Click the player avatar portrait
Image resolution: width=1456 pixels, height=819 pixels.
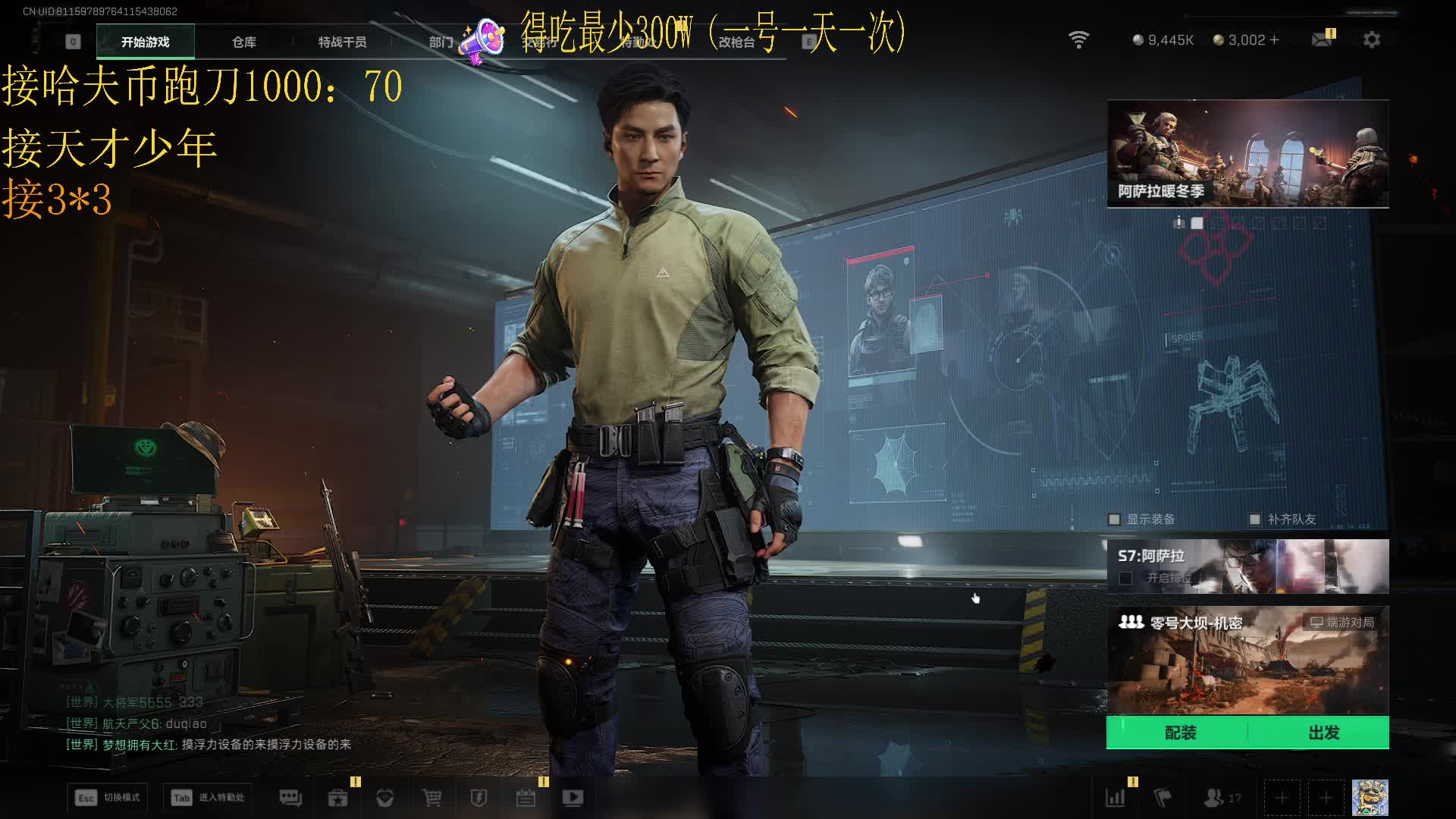pyautogui.click(x=1370, y=798)
